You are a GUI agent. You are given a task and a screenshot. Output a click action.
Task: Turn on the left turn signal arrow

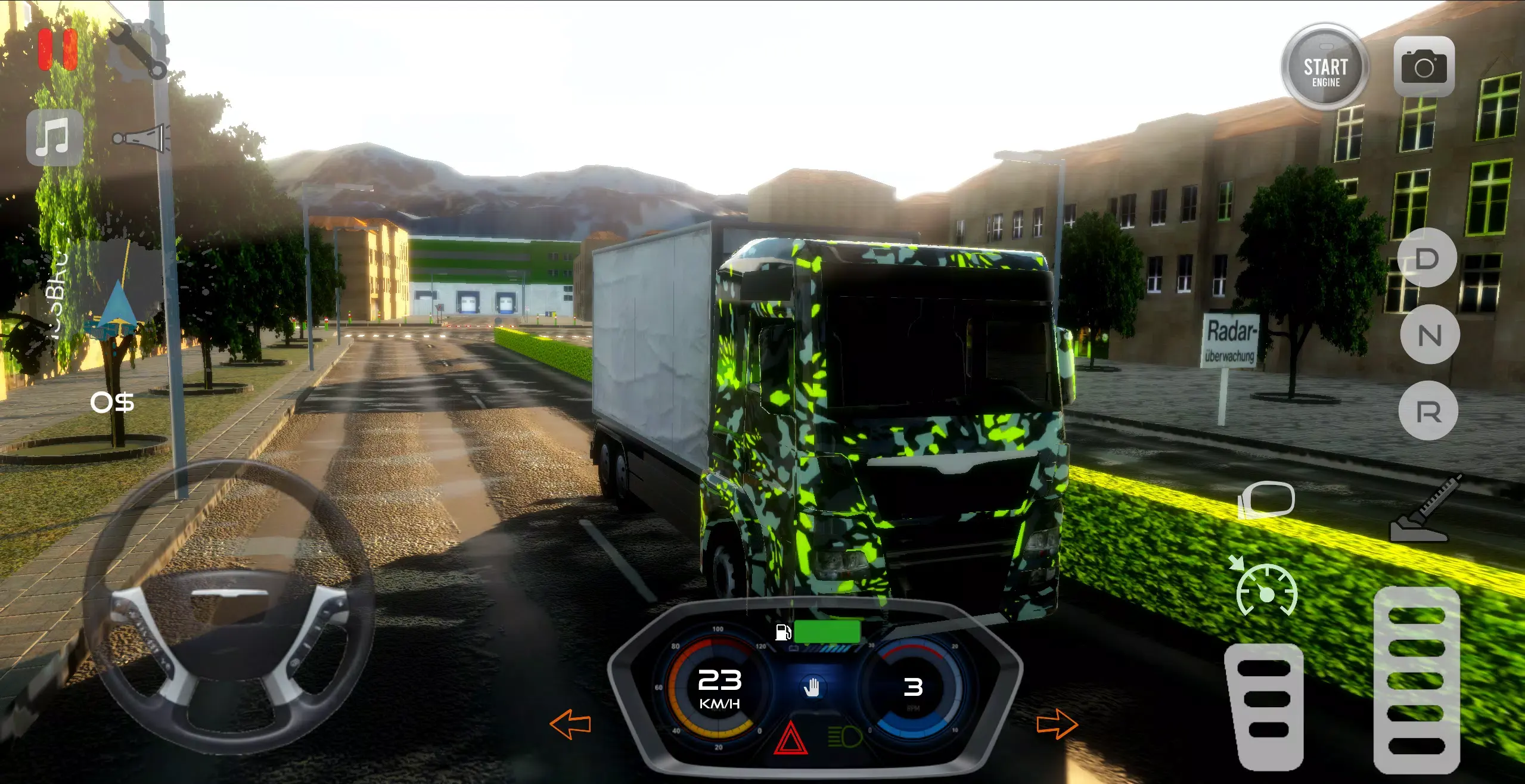(x=570, y=724)
